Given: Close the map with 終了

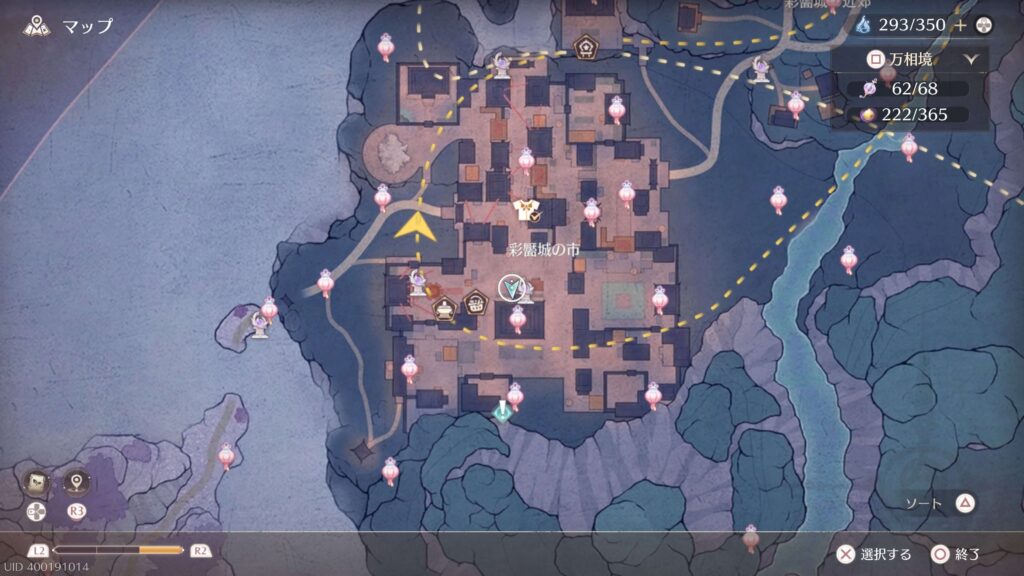Looking at the screenshot, I should tap(956, 553).
